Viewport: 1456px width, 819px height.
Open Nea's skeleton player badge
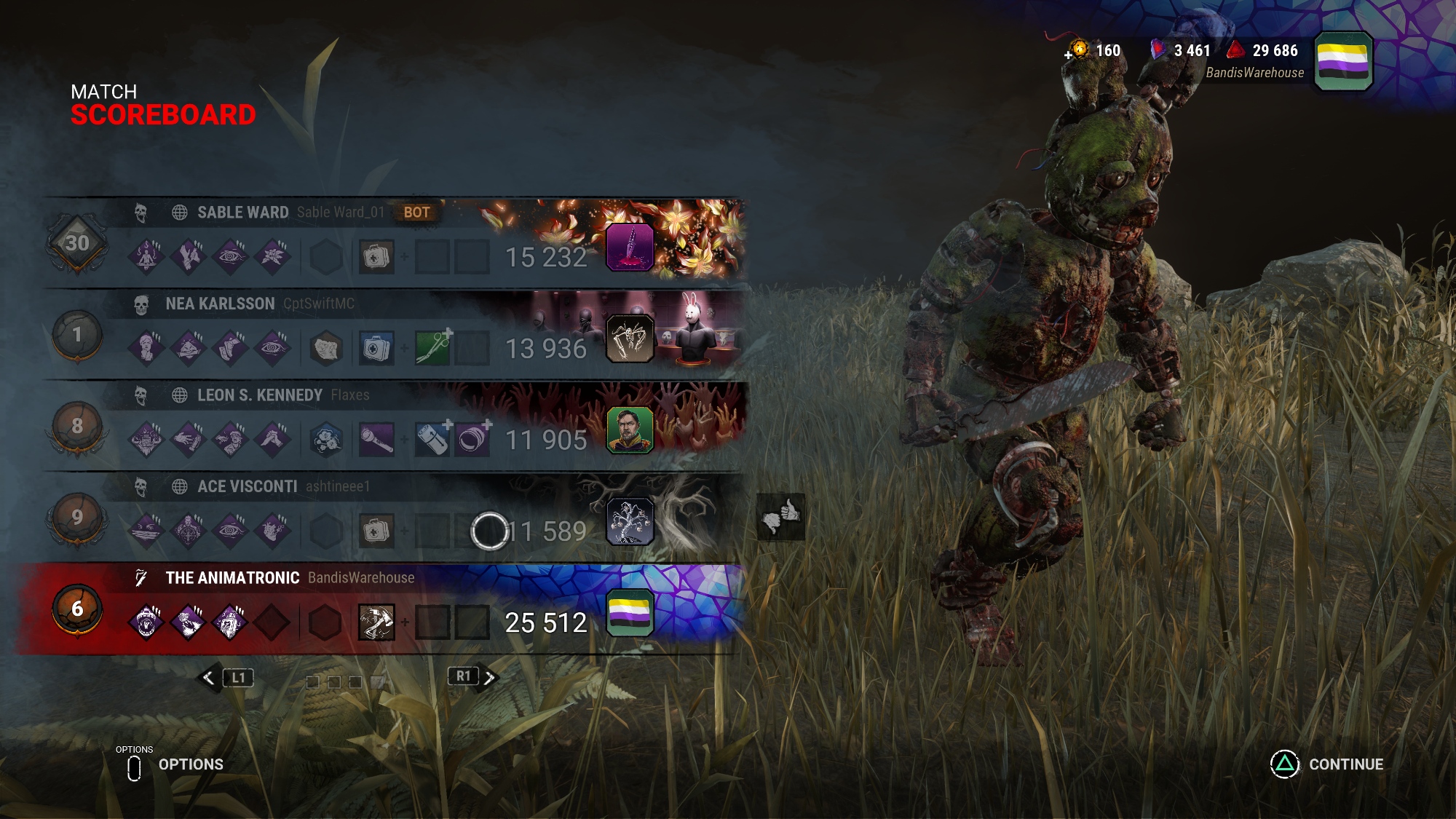click(630, 339)
